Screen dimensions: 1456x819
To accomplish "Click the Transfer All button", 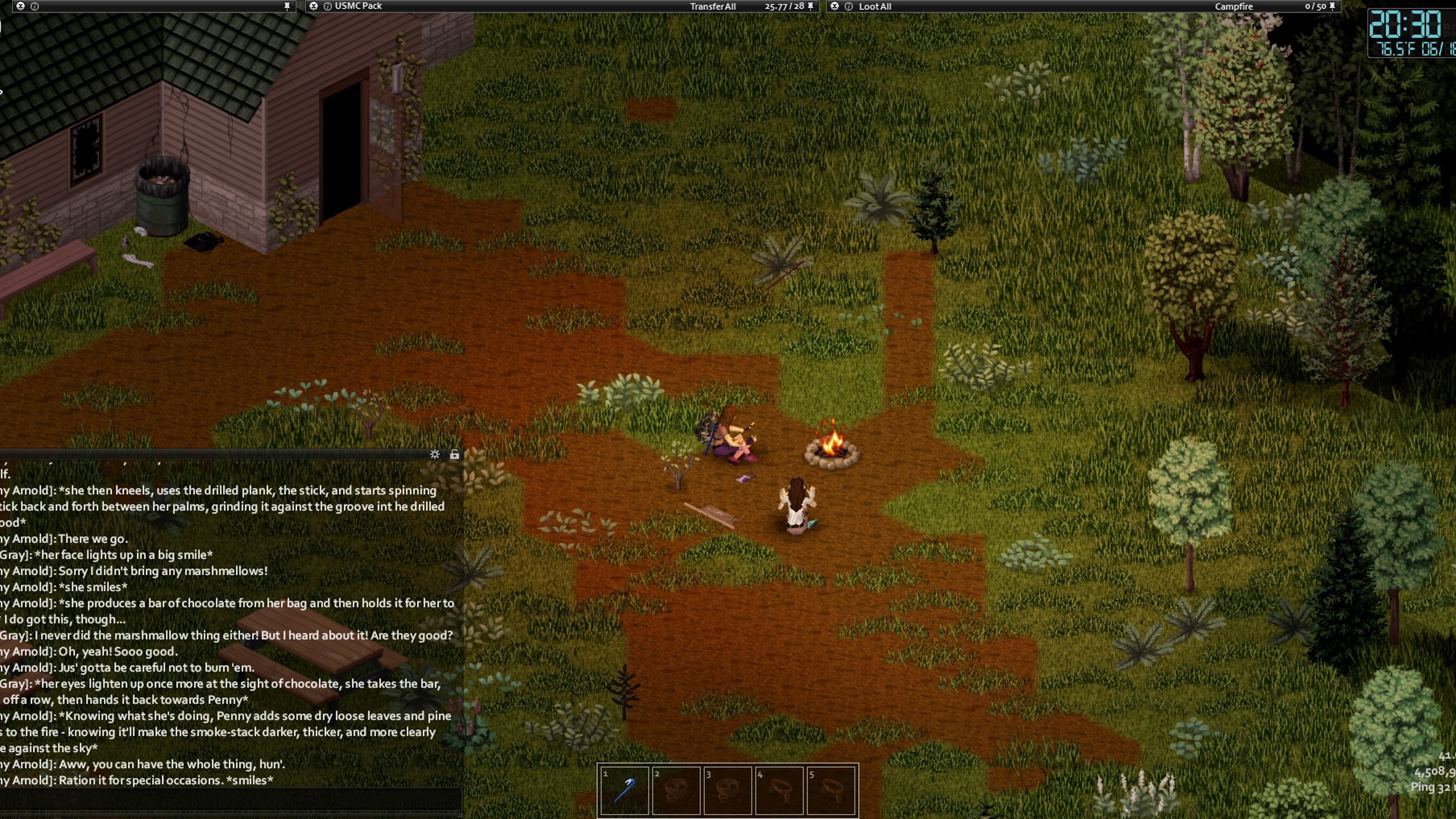I will [x=712, y=6].
